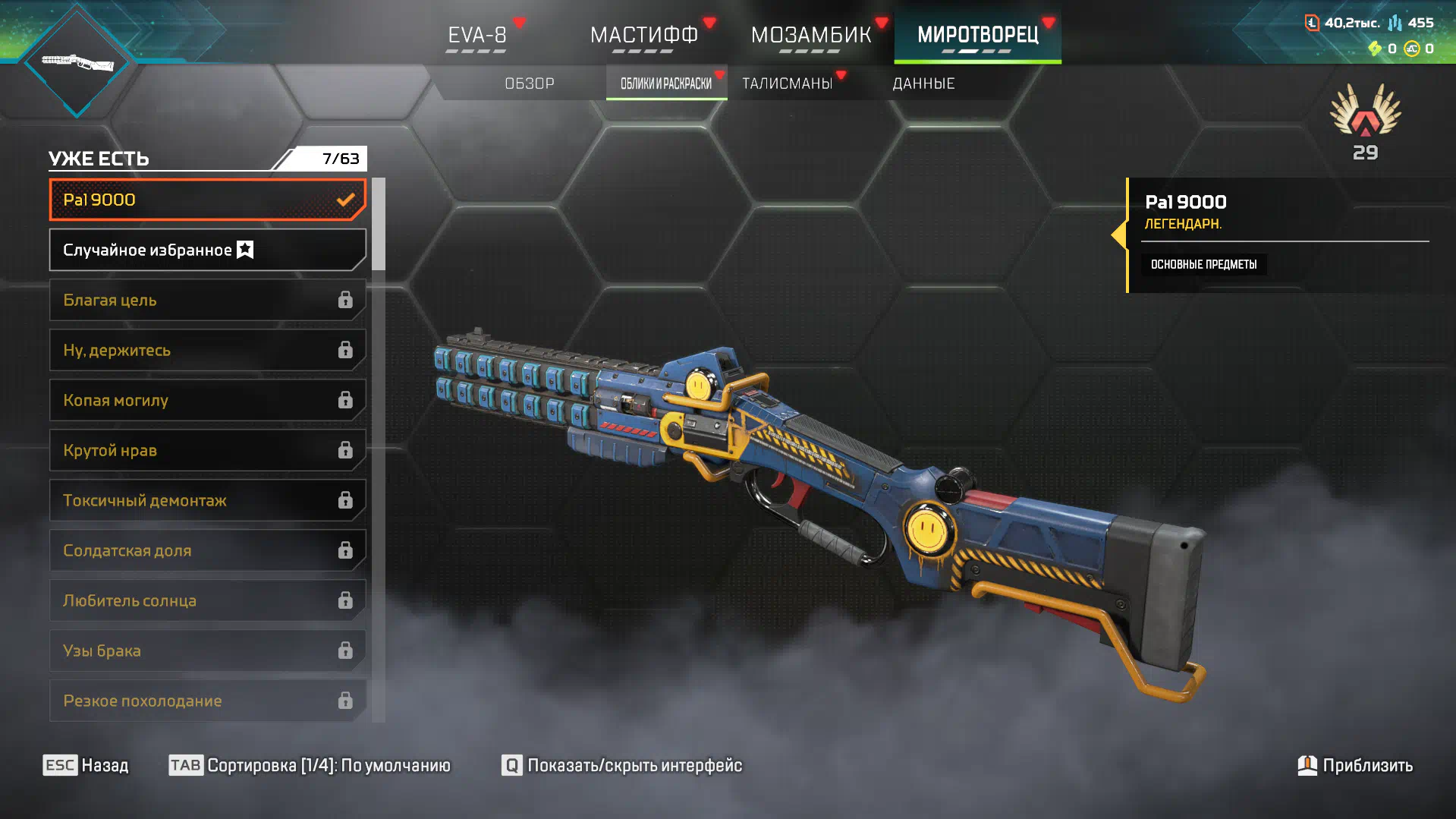The image size is (1456, 819).
Task: Go back with the Назад button
Action: (86, 765)
